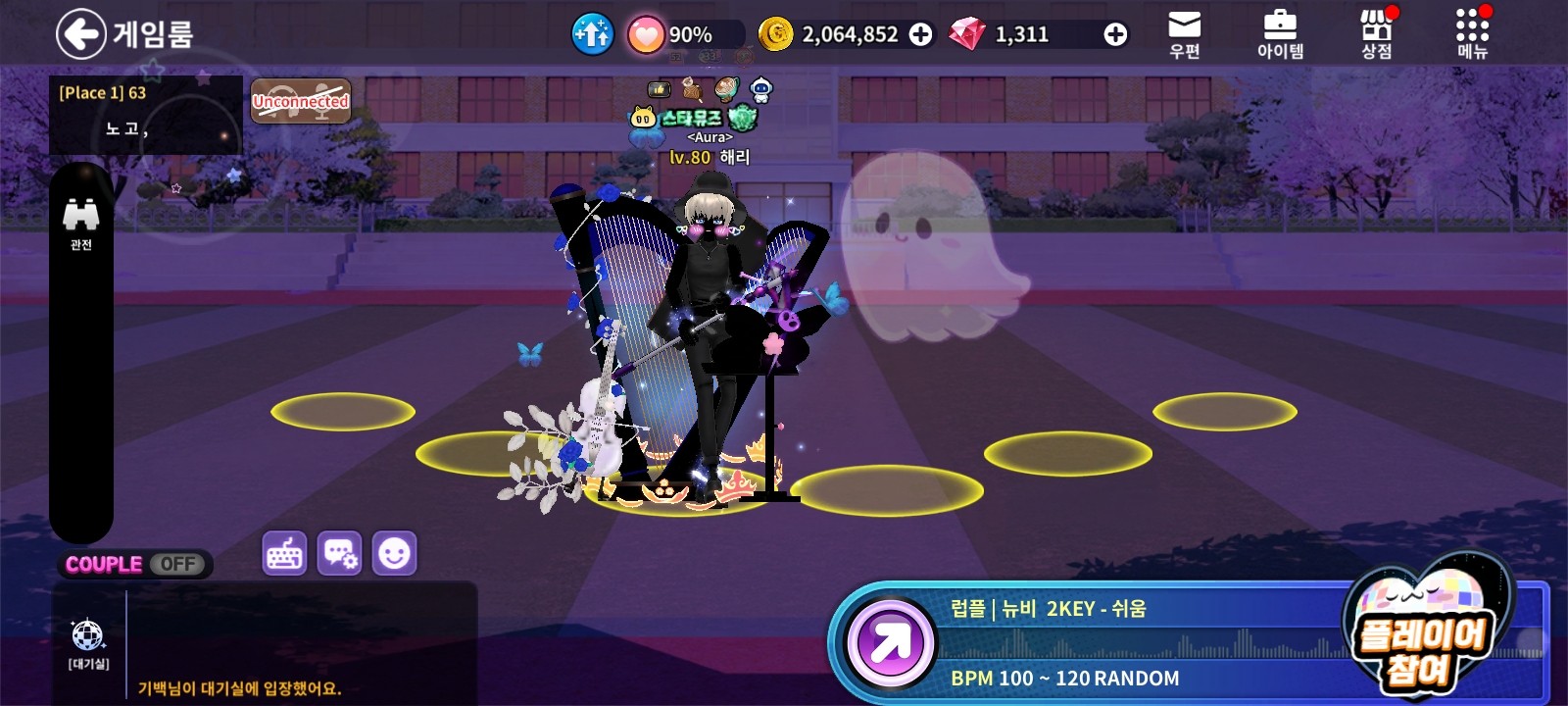
Task: Add more ruby gems with plus button
Action: pos(1115,34)
